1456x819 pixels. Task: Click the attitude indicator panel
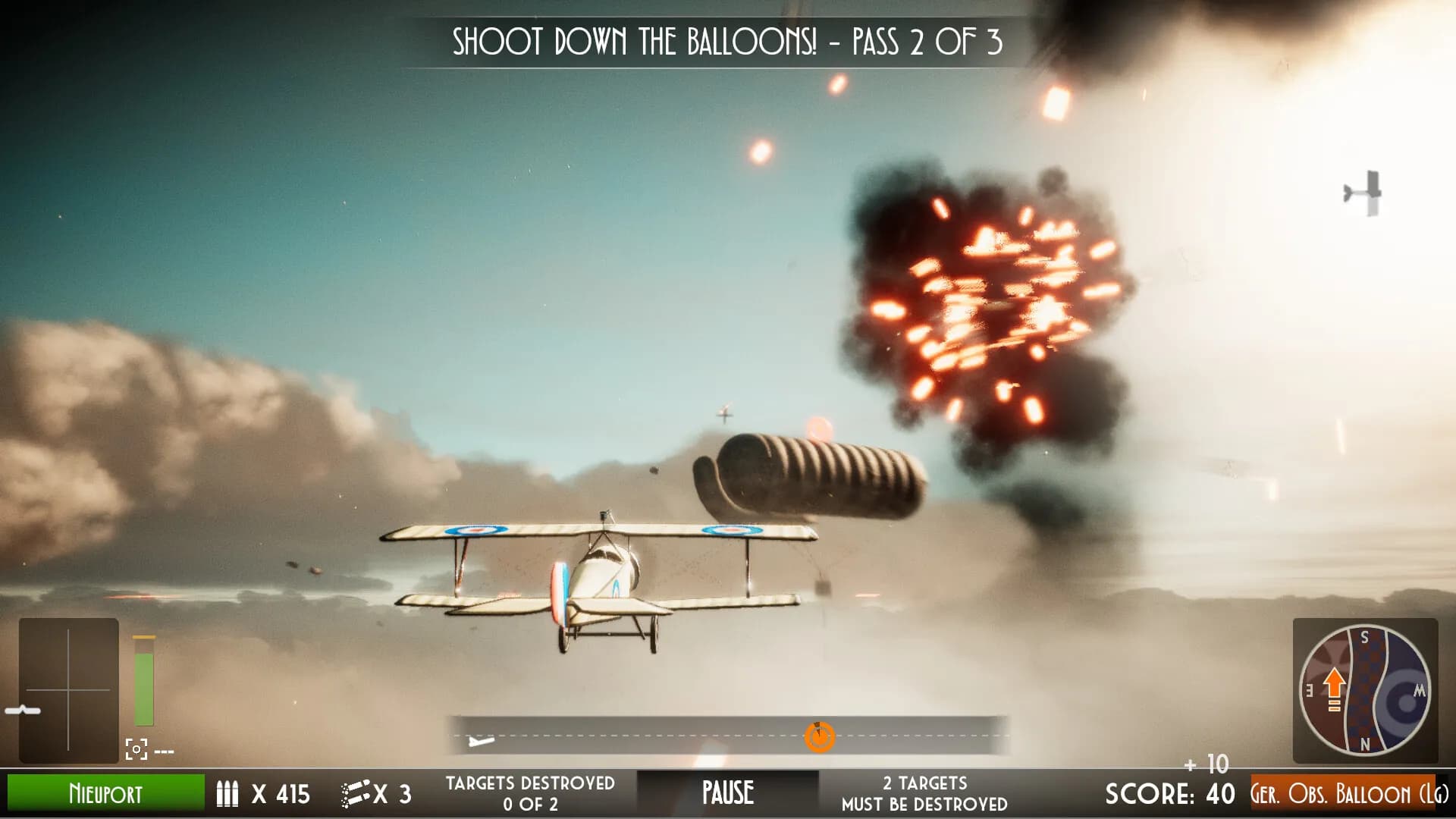pyautogui.click(x=68, y=690)
